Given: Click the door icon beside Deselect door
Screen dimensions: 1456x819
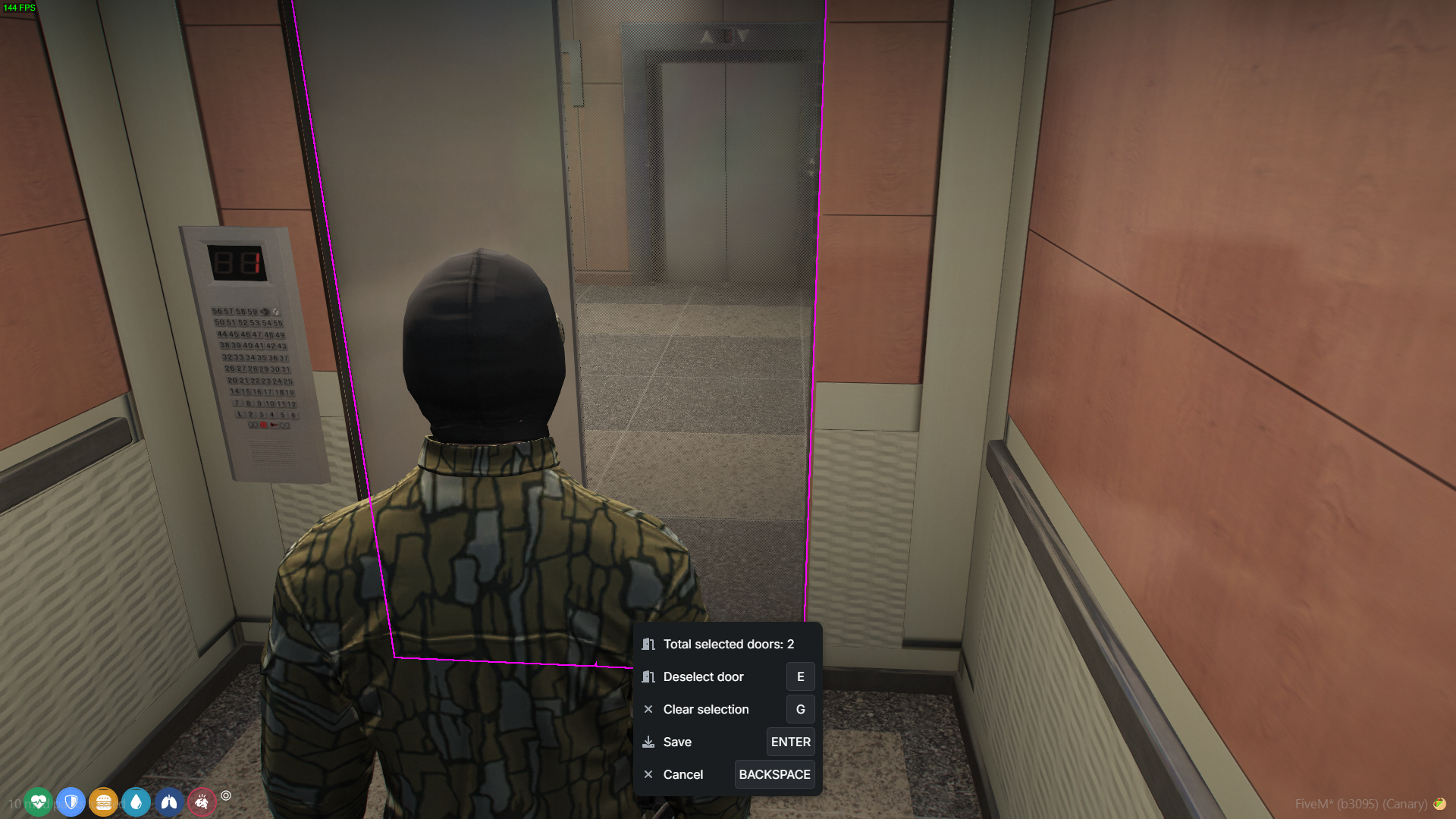Looking at the screenshot, I should click(648, 676).
